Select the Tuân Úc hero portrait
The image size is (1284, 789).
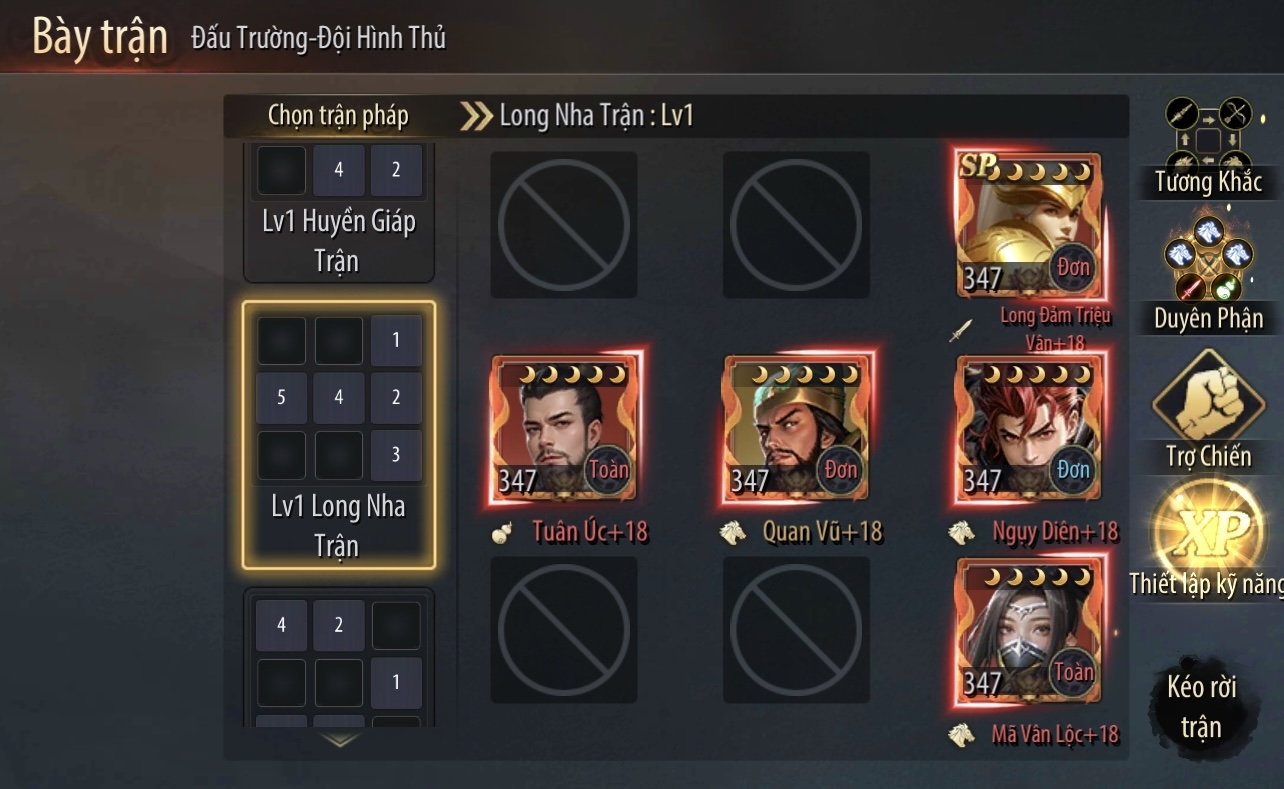point(564,427)
